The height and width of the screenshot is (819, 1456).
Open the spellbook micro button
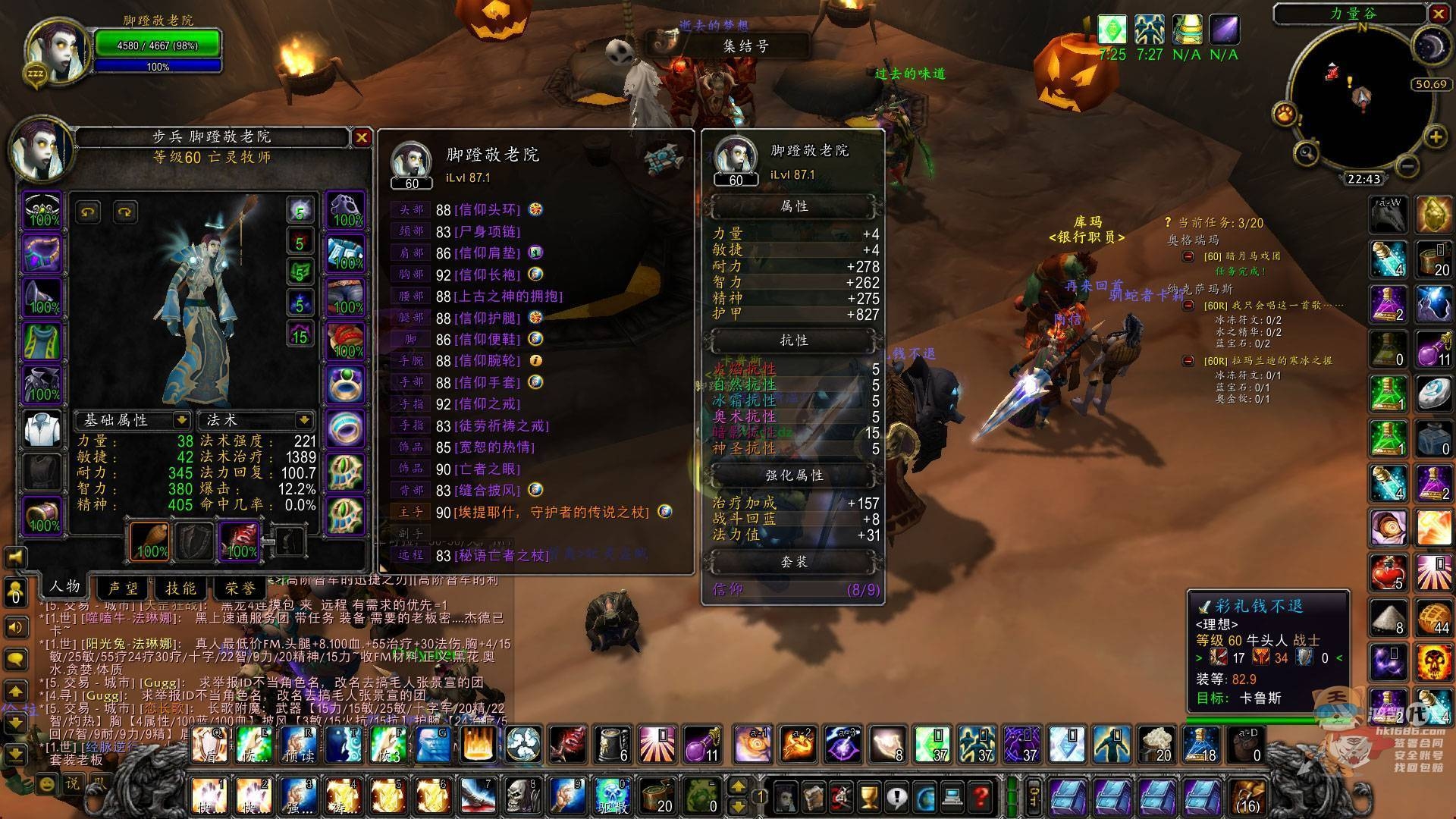(813, 797)
